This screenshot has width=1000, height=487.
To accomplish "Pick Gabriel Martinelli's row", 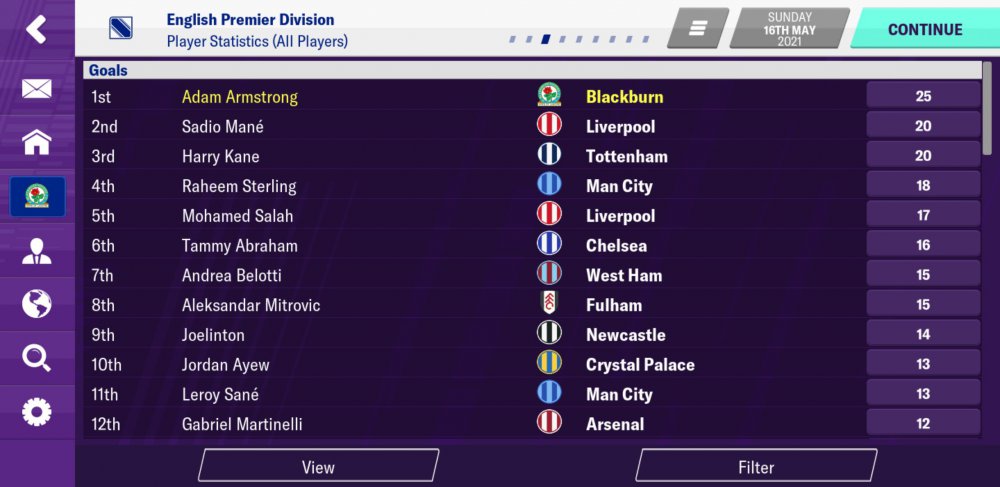I will [x=242, y=424].
